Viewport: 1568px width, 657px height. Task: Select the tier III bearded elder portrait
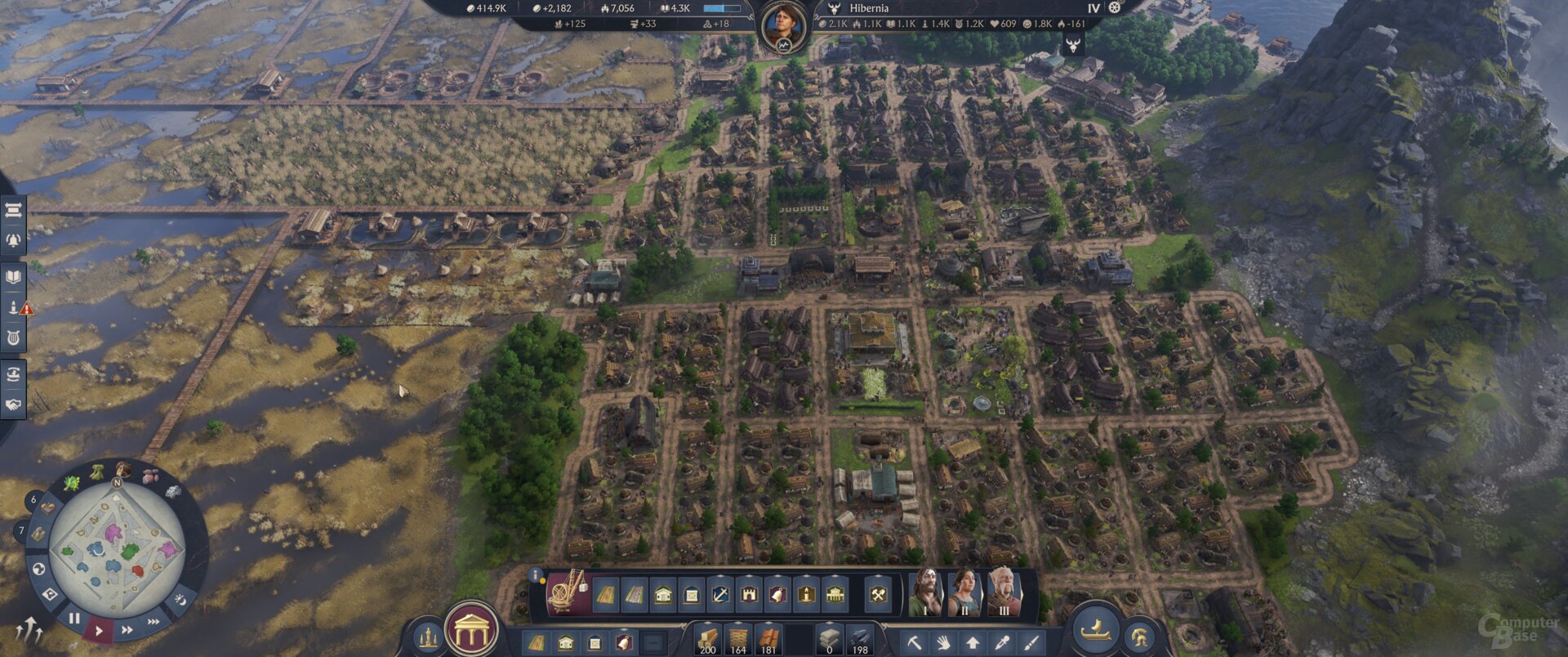point(1004,591)
